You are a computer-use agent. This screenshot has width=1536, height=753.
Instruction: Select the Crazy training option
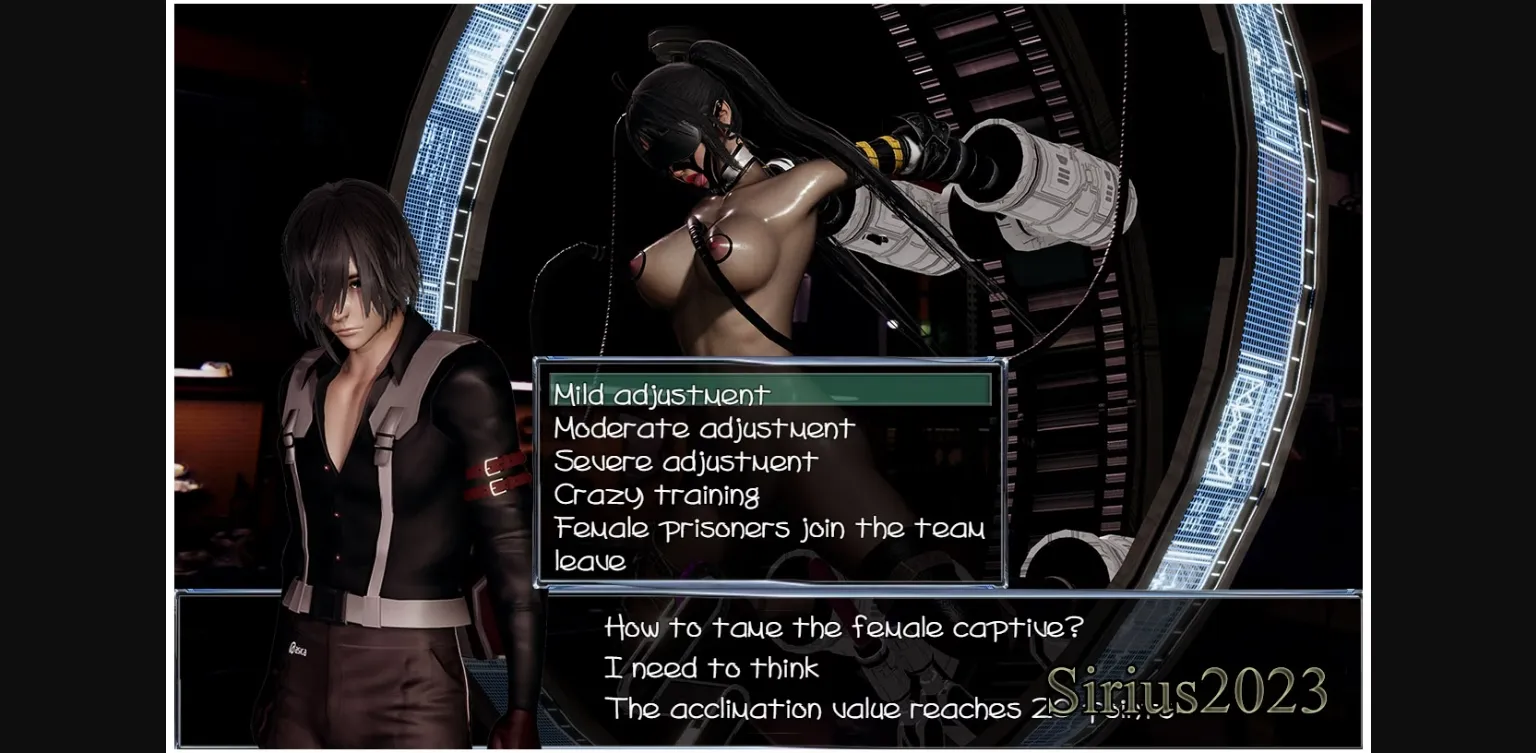657,495
